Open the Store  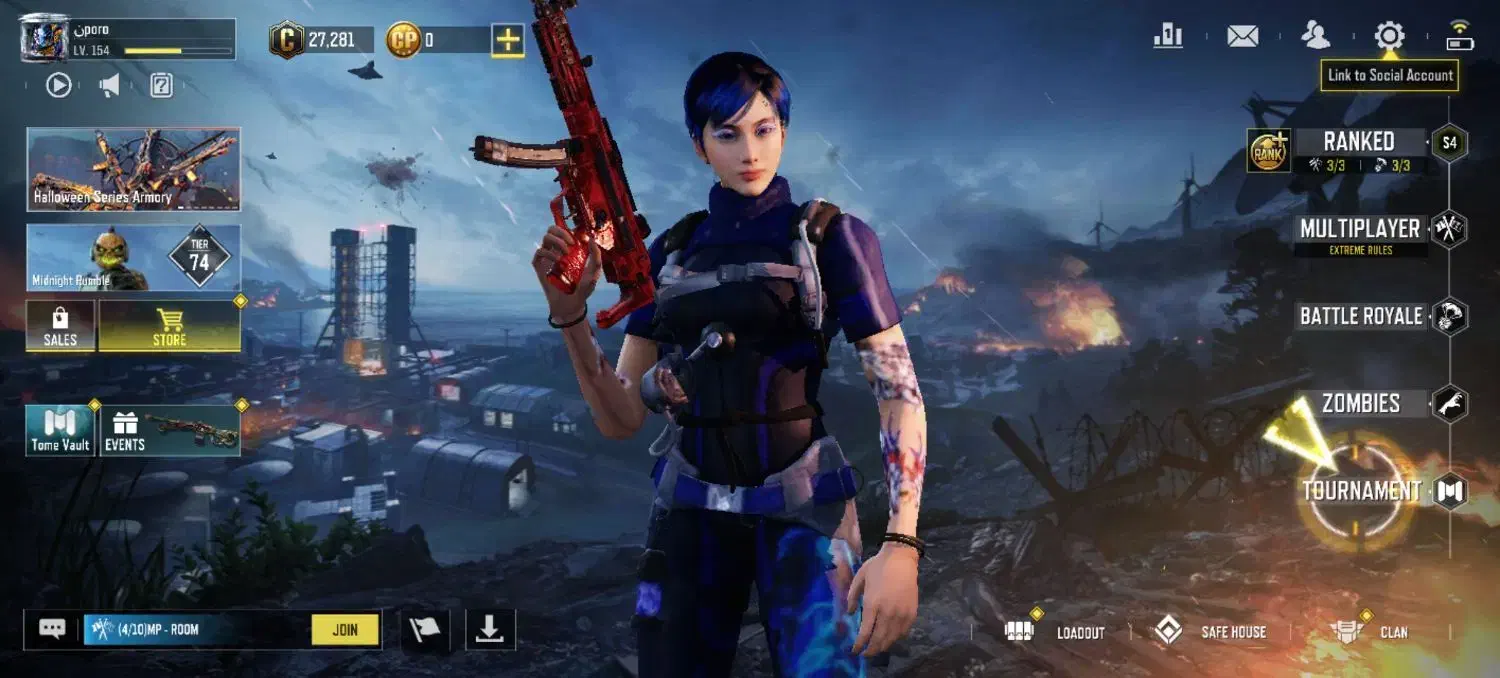coord(169,326)
